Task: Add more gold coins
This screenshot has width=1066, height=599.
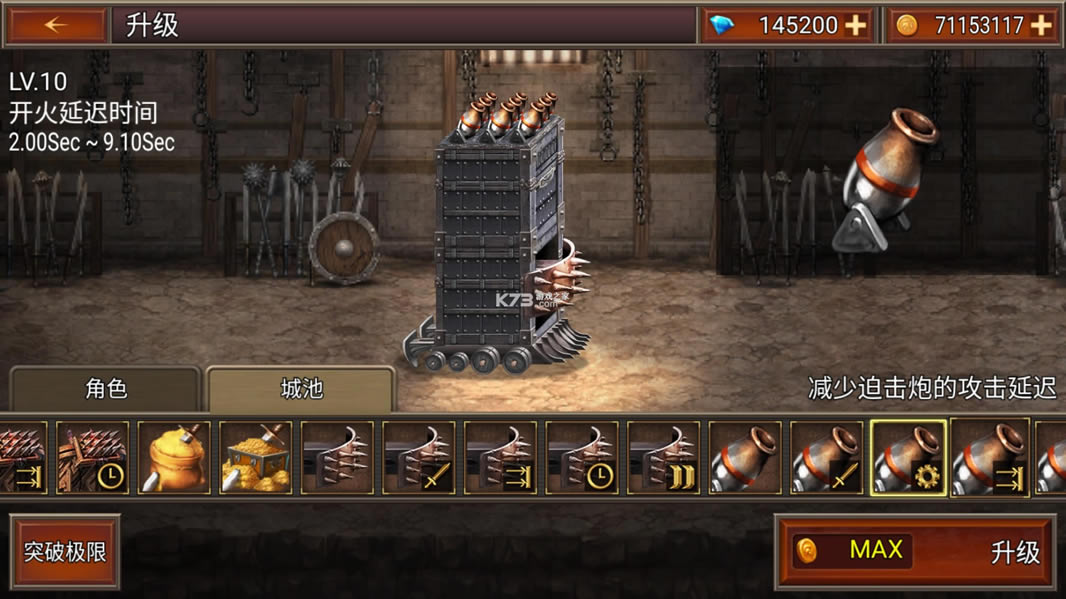Action: (x=1041, y=26)
